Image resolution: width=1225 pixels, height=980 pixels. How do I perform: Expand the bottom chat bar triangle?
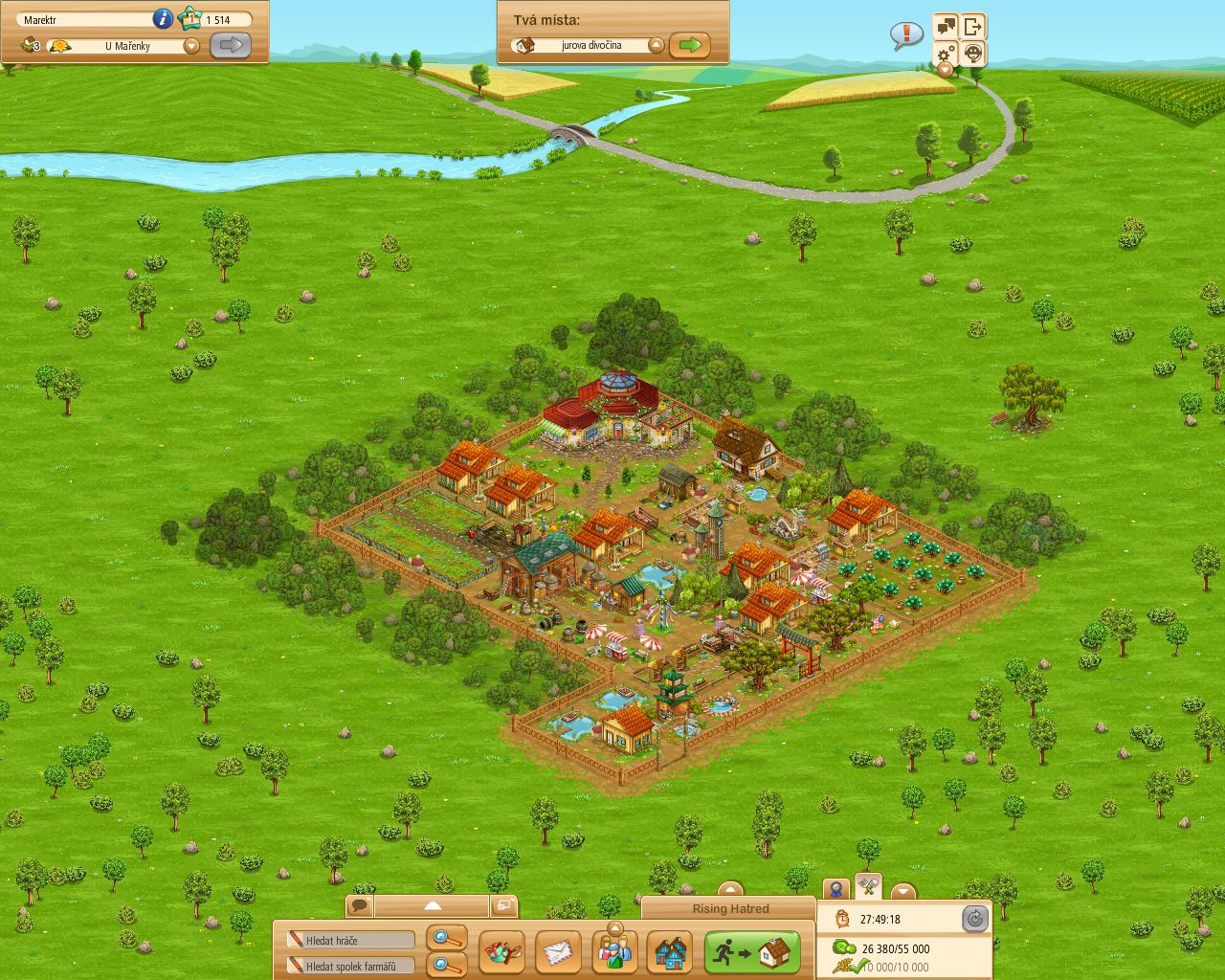click(434, 903)
